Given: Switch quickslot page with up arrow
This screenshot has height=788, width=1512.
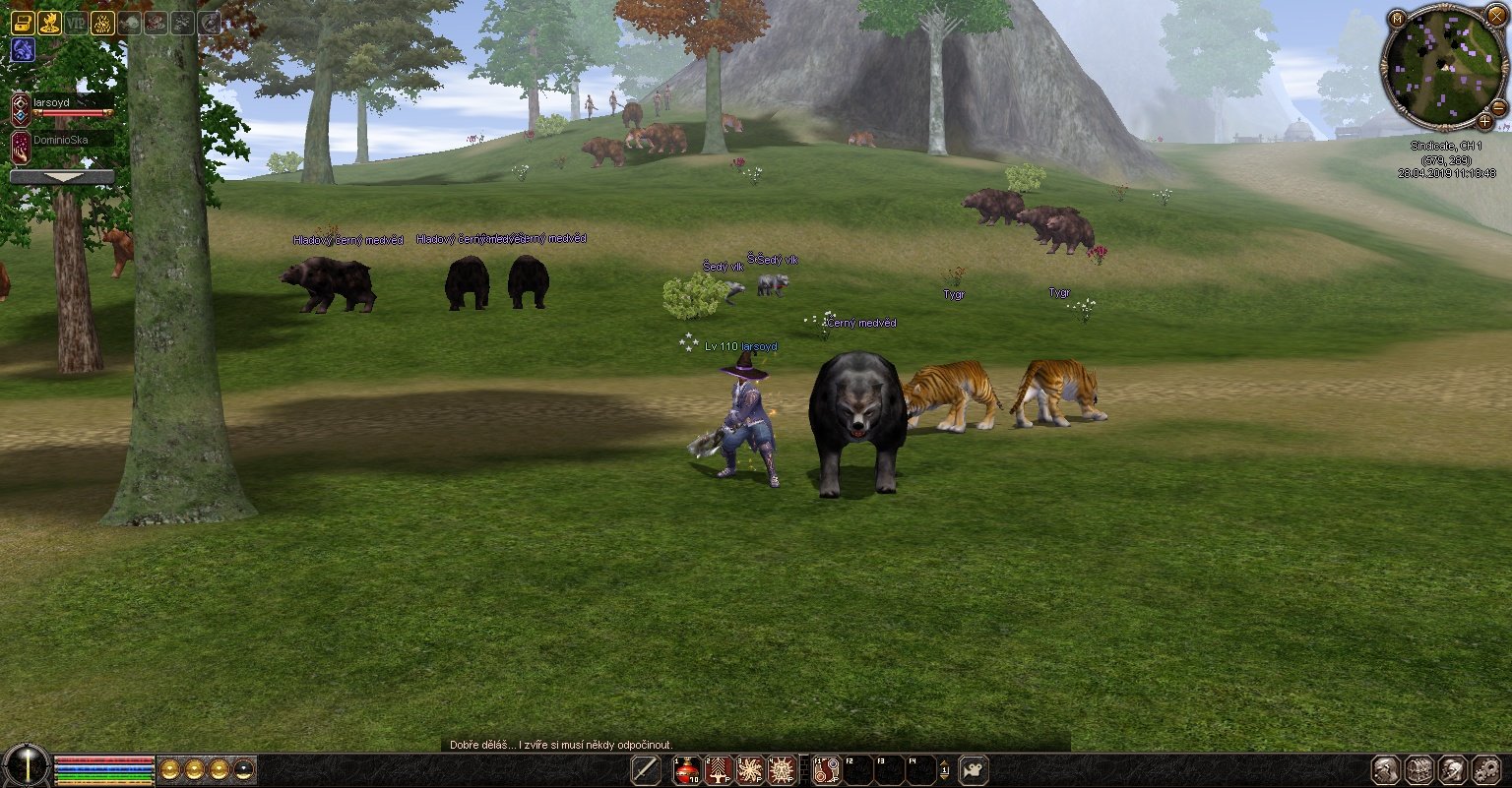Looking at the screenshot, I should click(945, 763).
